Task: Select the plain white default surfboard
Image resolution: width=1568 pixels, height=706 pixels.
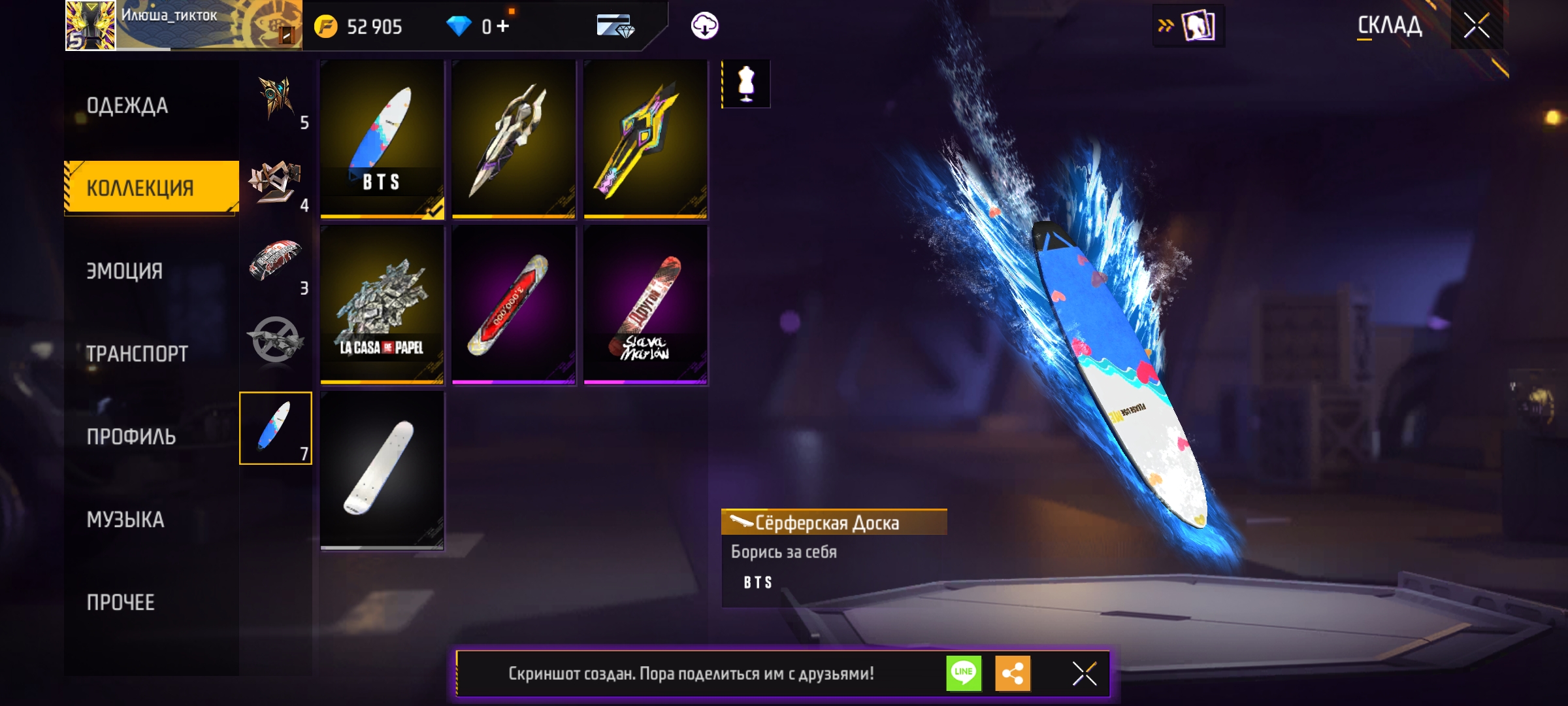Action: pos(382,470)
